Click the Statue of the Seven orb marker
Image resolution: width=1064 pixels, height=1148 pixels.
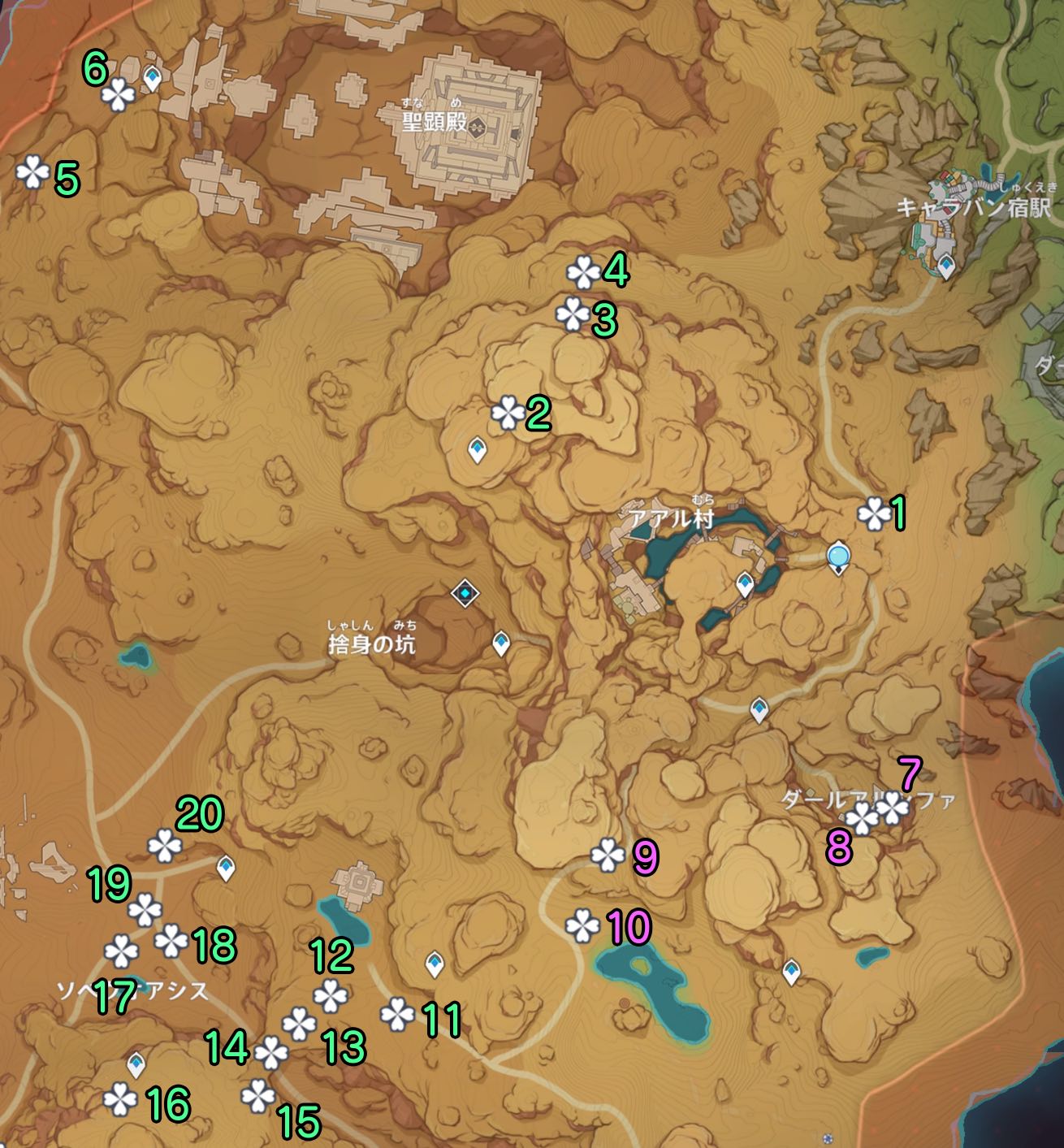(837, 557)
